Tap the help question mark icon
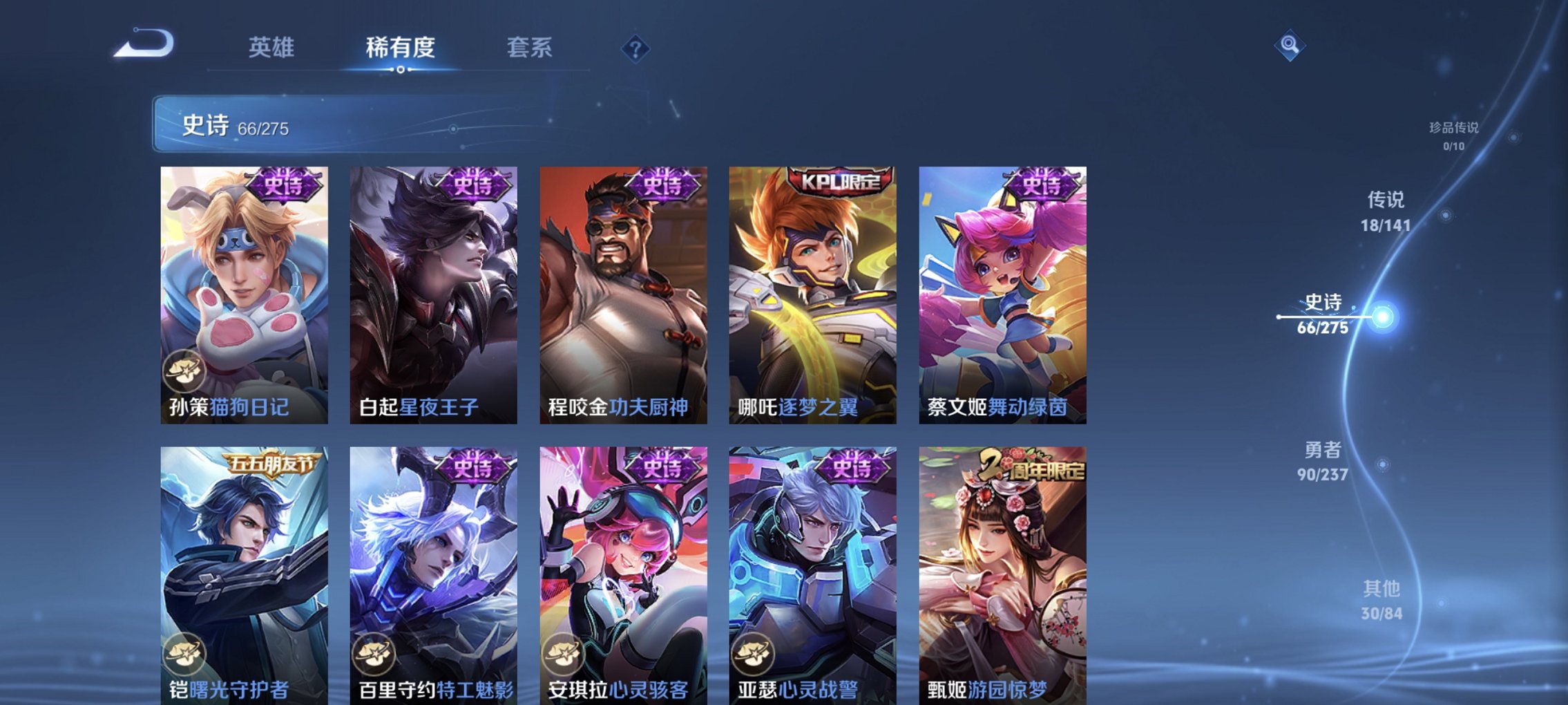Screen dimensions: 1568x705 point(635,49)
